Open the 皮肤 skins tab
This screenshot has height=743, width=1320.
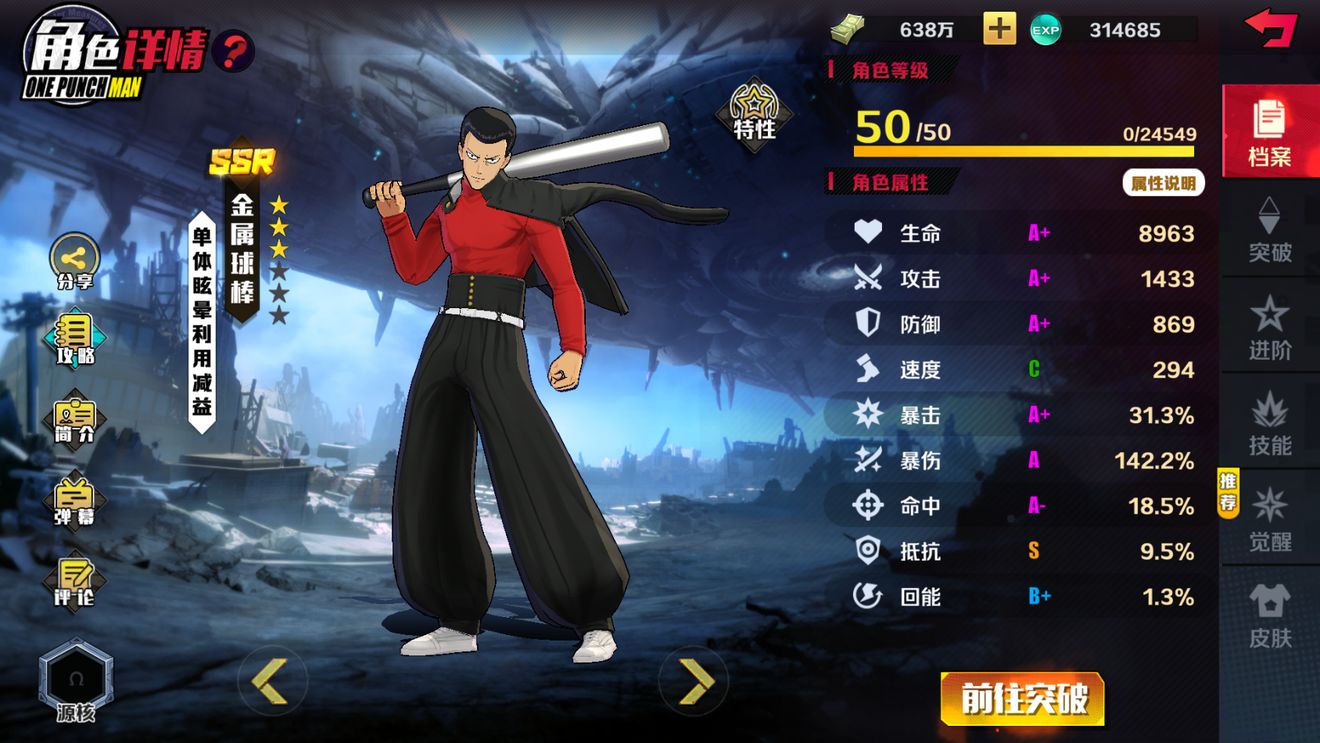(x=1270, y=615)
